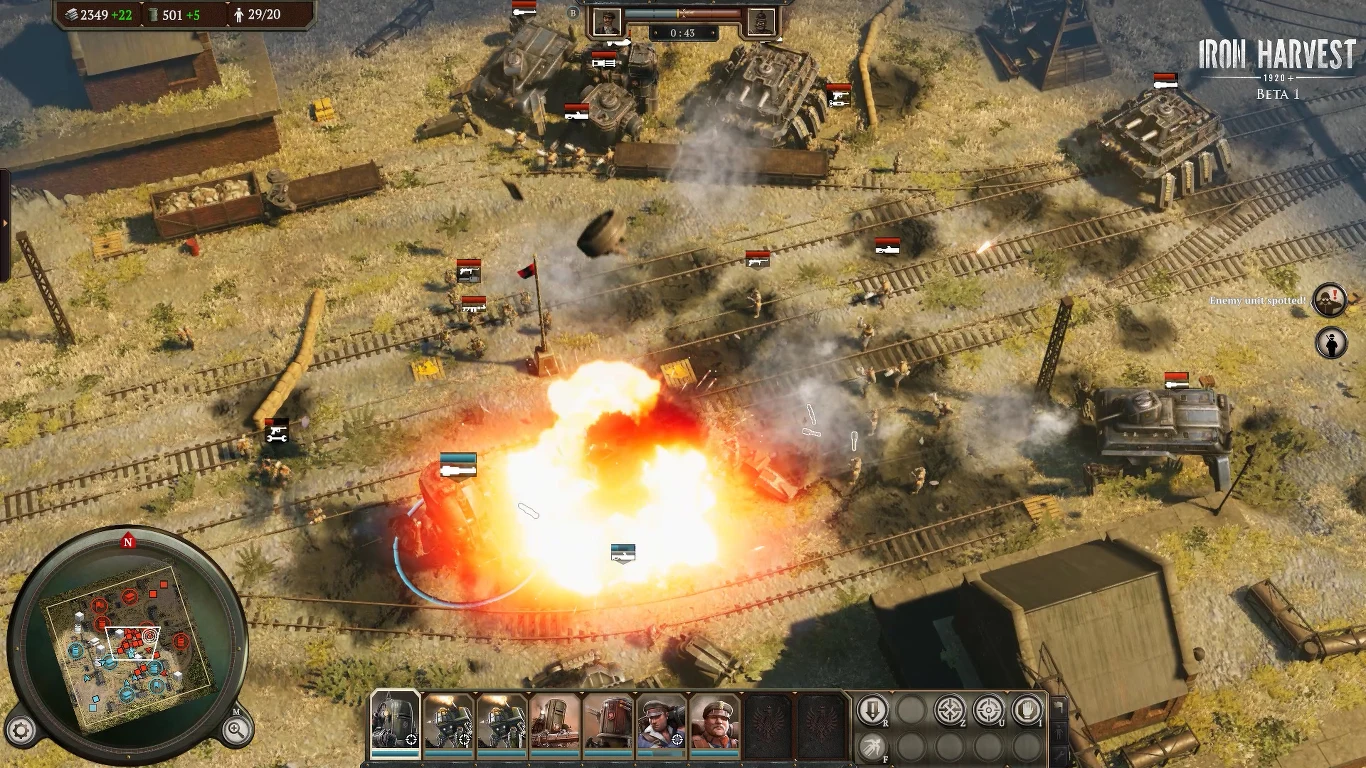Trigger the falcon ability (F)
Image resolution: width=1366 pixels, height=768 pixels.
point(873,745)
